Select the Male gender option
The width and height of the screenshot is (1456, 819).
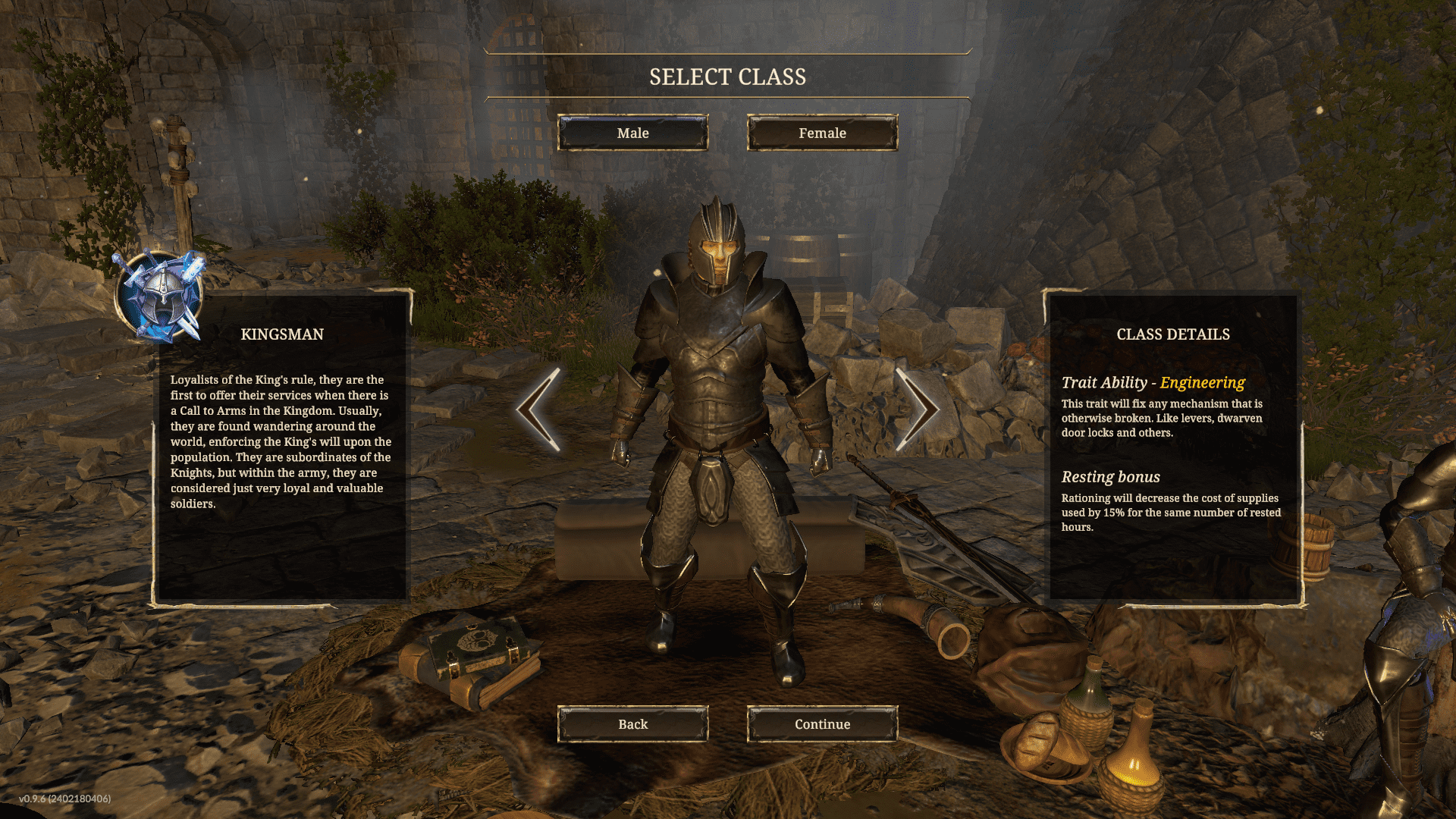pos(634,133)
